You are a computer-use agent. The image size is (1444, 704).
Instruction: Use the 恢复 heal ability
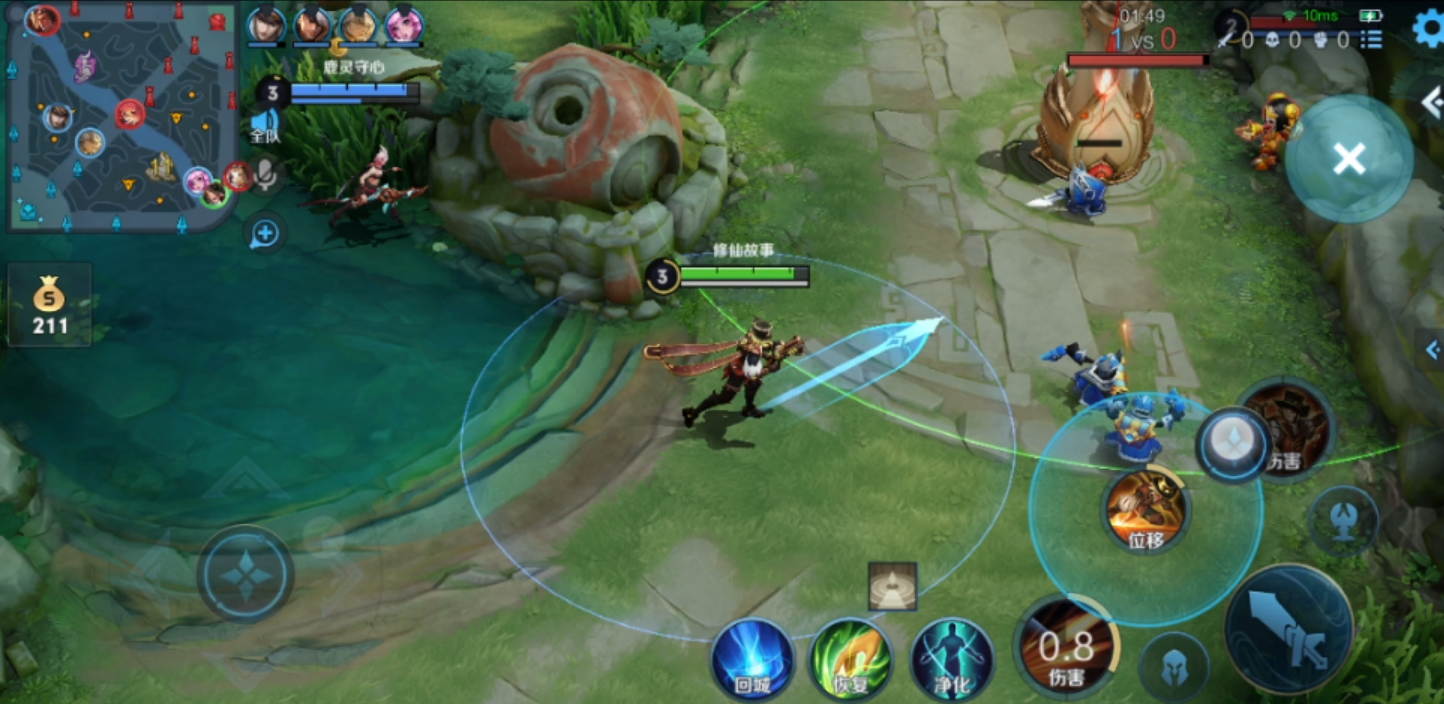[851, 659]
